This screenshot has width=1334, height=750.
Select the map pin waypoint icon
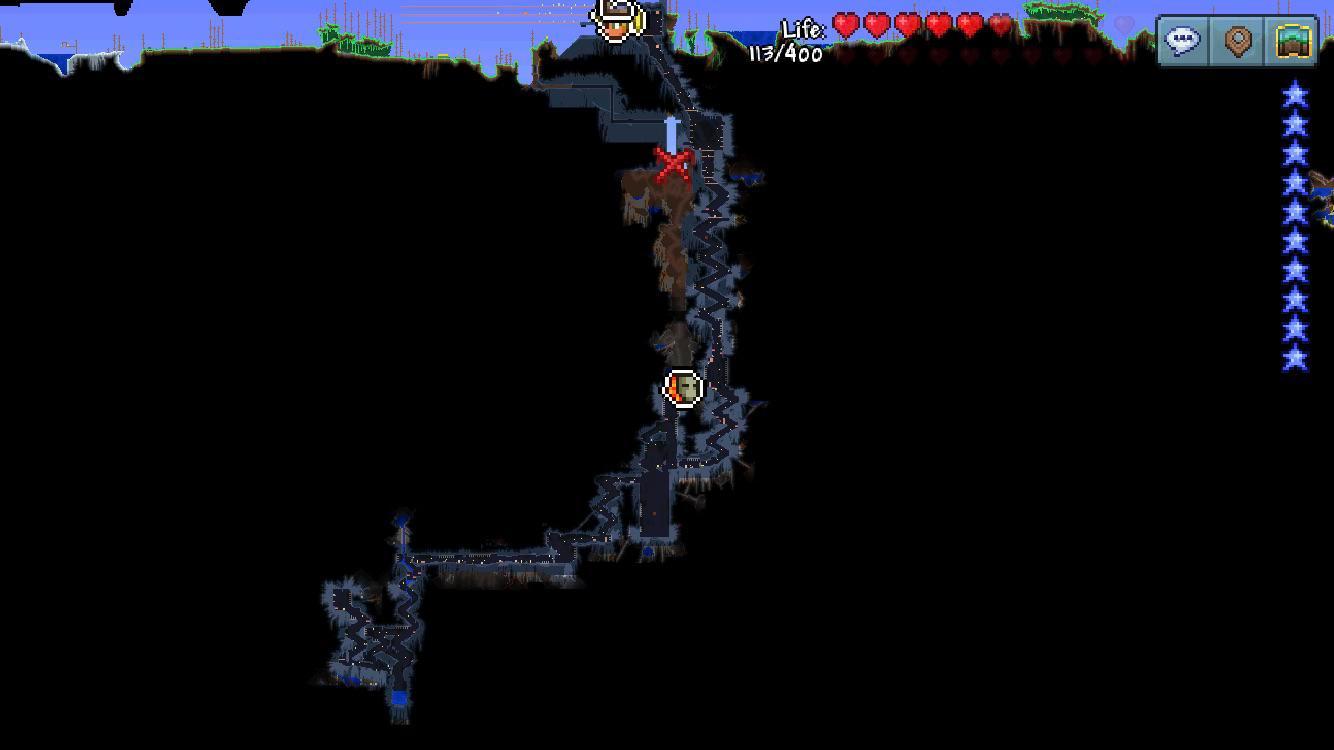(x=1237, y=40)
